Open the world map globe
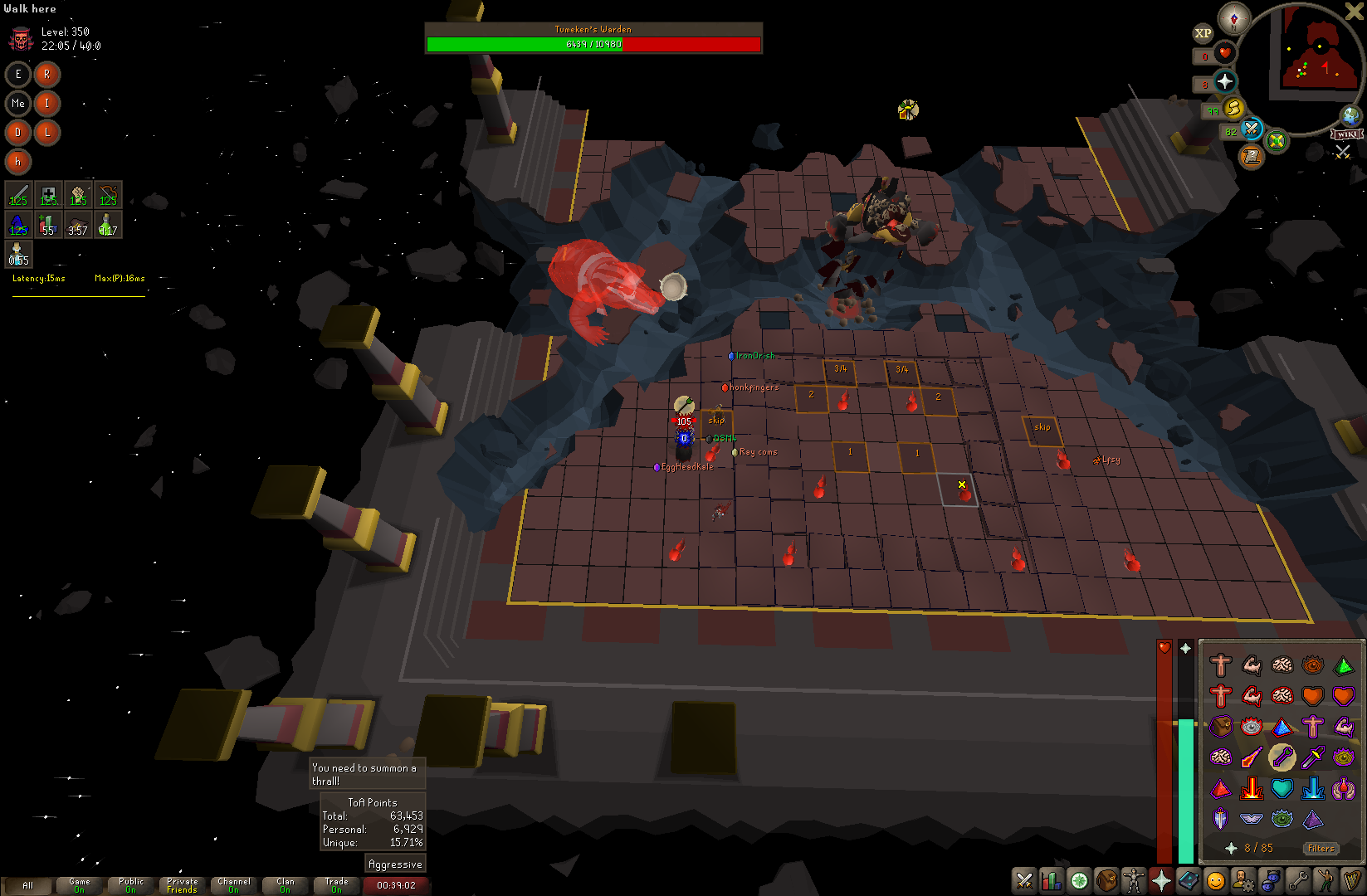 (x=1351, y=116)
